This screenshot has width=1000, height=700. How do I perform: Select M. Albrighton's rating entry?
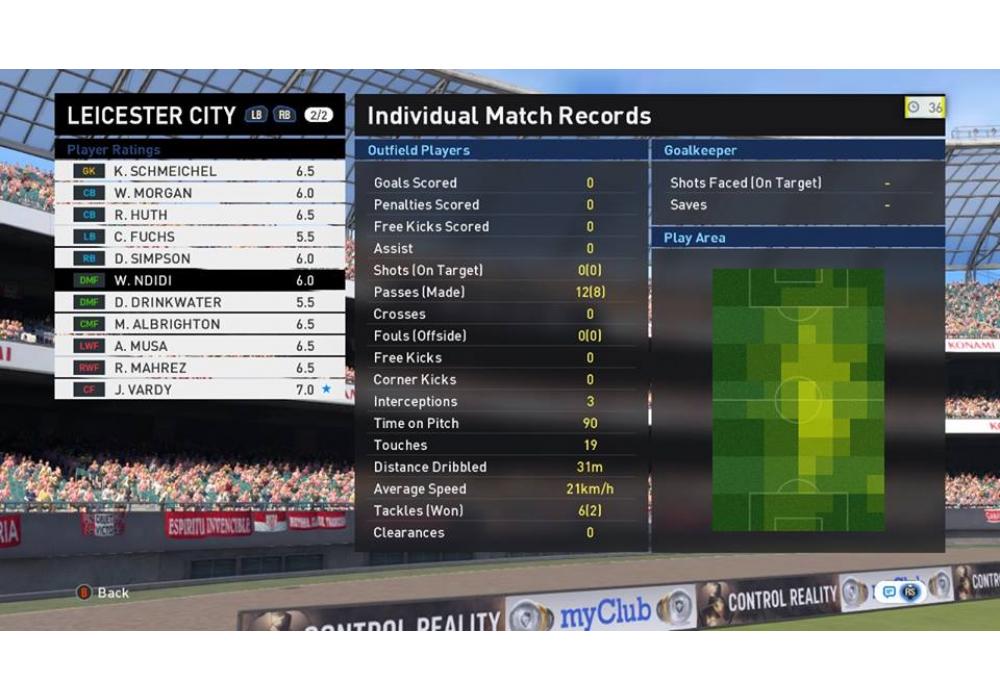click(199, 324)
